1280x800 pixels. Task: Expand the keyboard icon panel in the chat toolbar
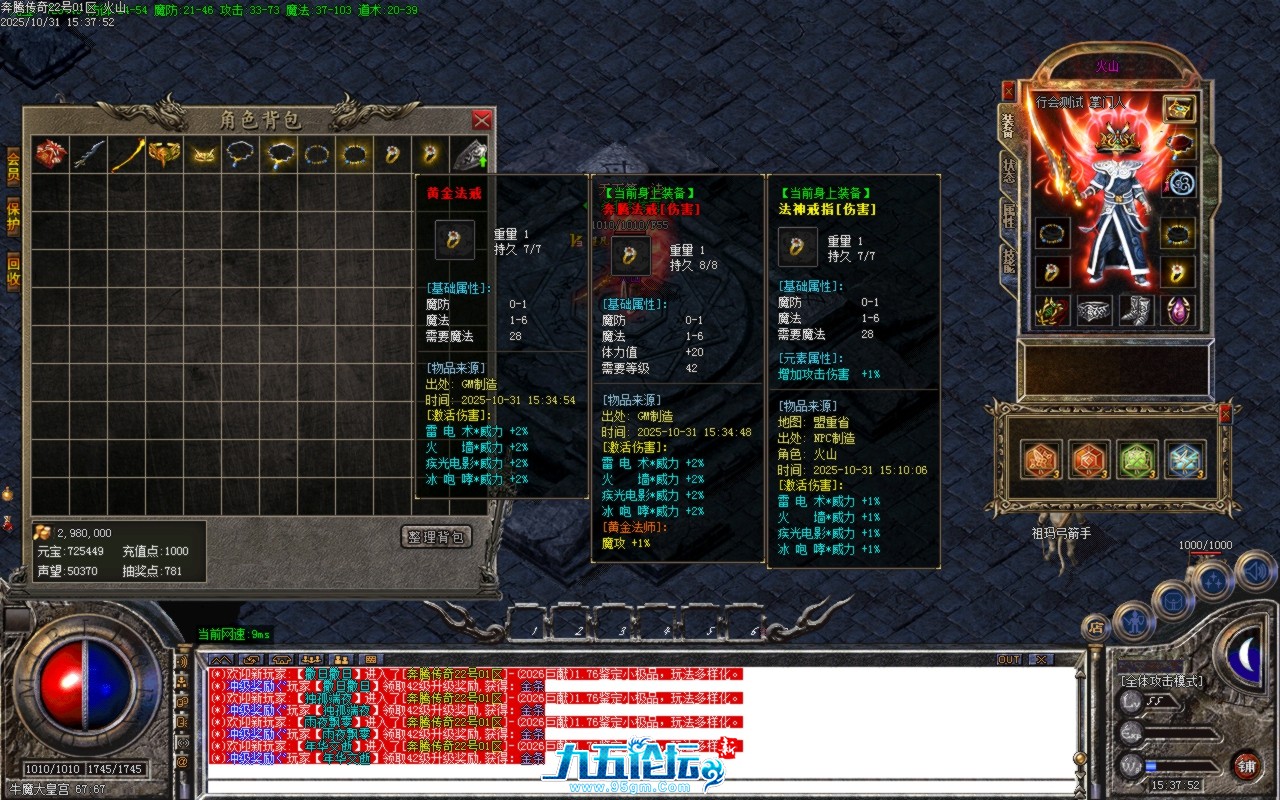tap(372, 659)
